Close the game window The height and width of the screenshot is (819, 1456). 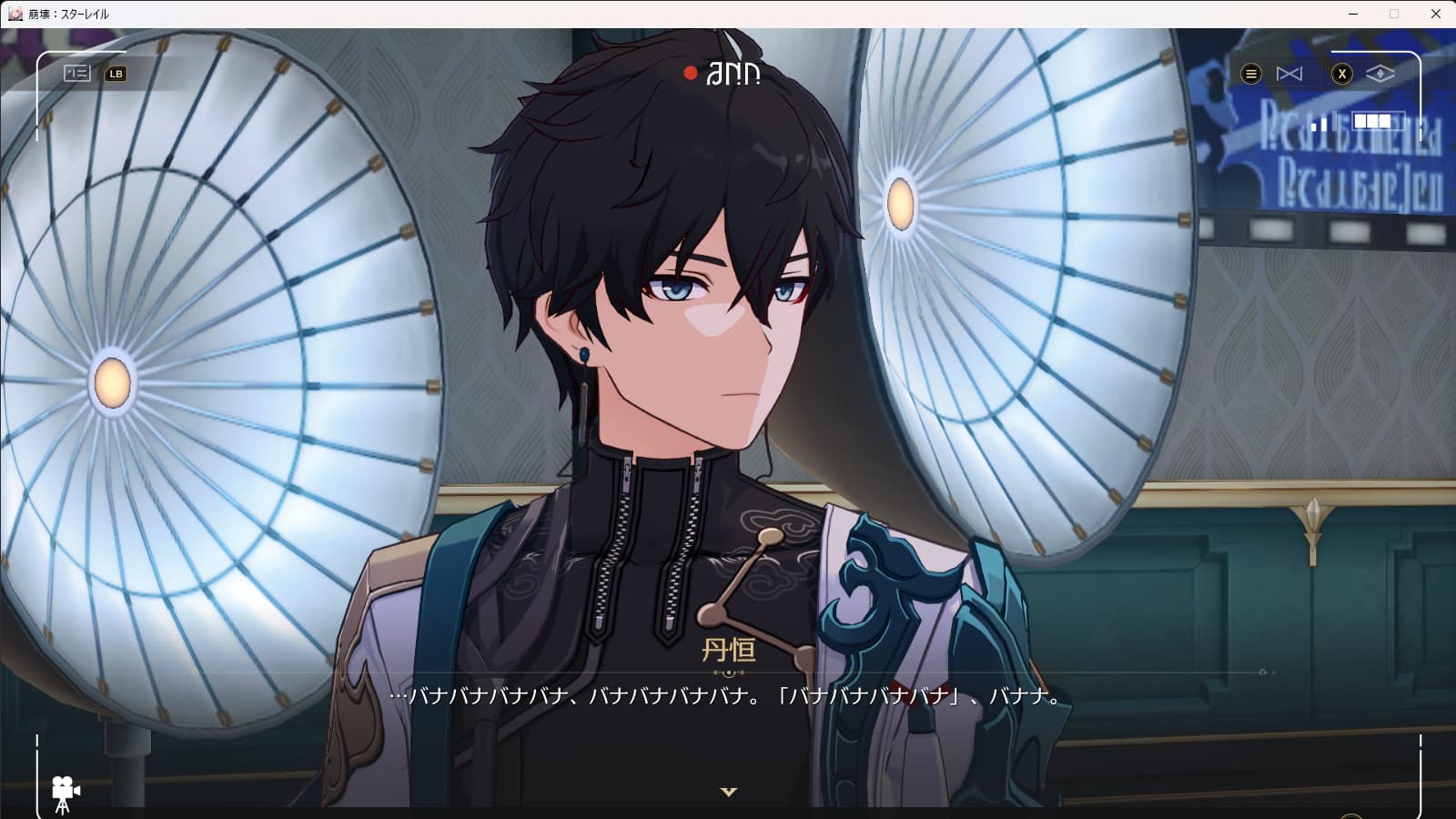1435,14
